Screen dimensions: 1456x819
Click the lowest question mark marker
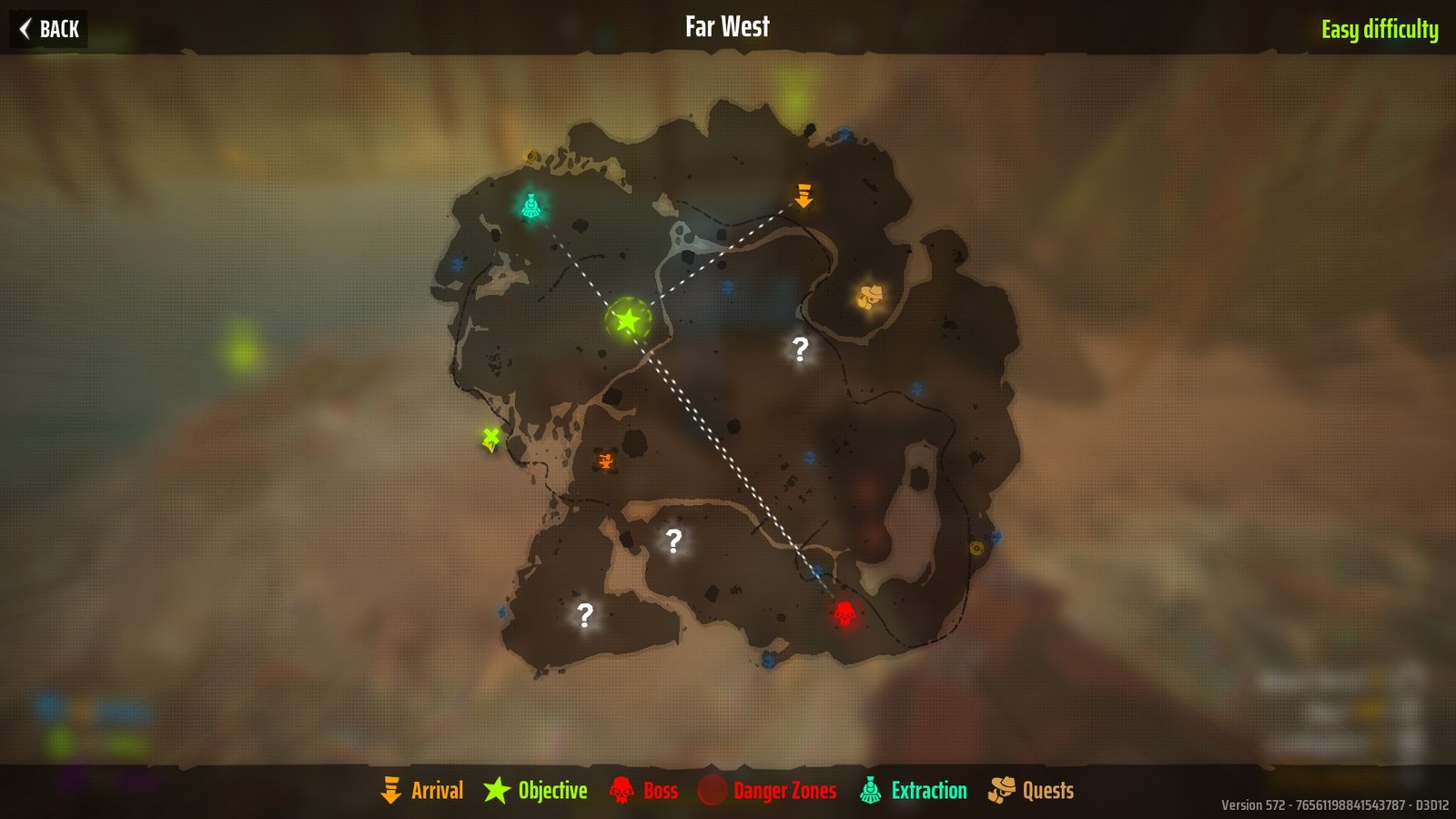(x=585, y=614)
